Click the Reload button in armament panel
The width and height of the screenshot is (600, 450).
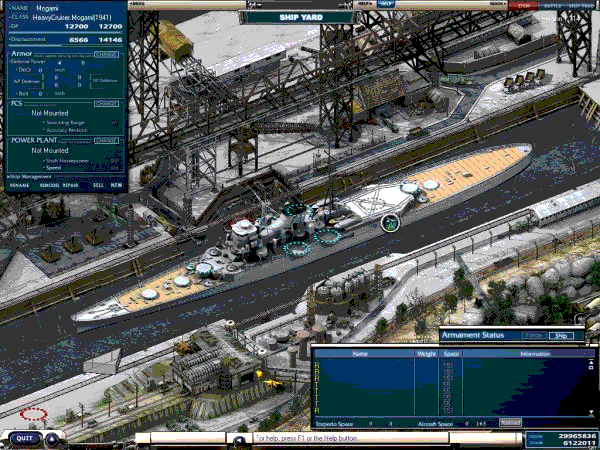510,423
